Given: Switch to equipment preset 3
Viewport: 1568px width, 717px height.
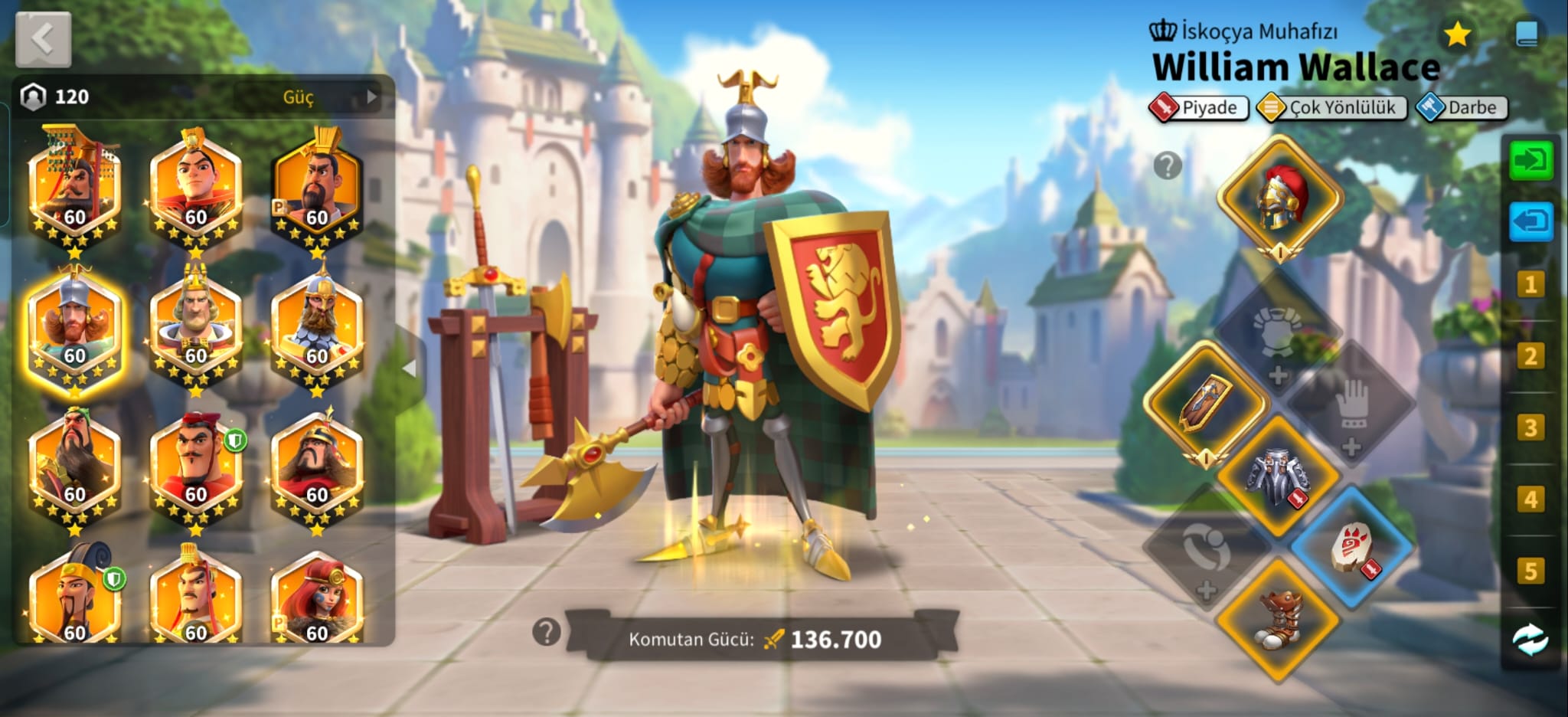Looking at the screenshot, I should coord(1530,427).
